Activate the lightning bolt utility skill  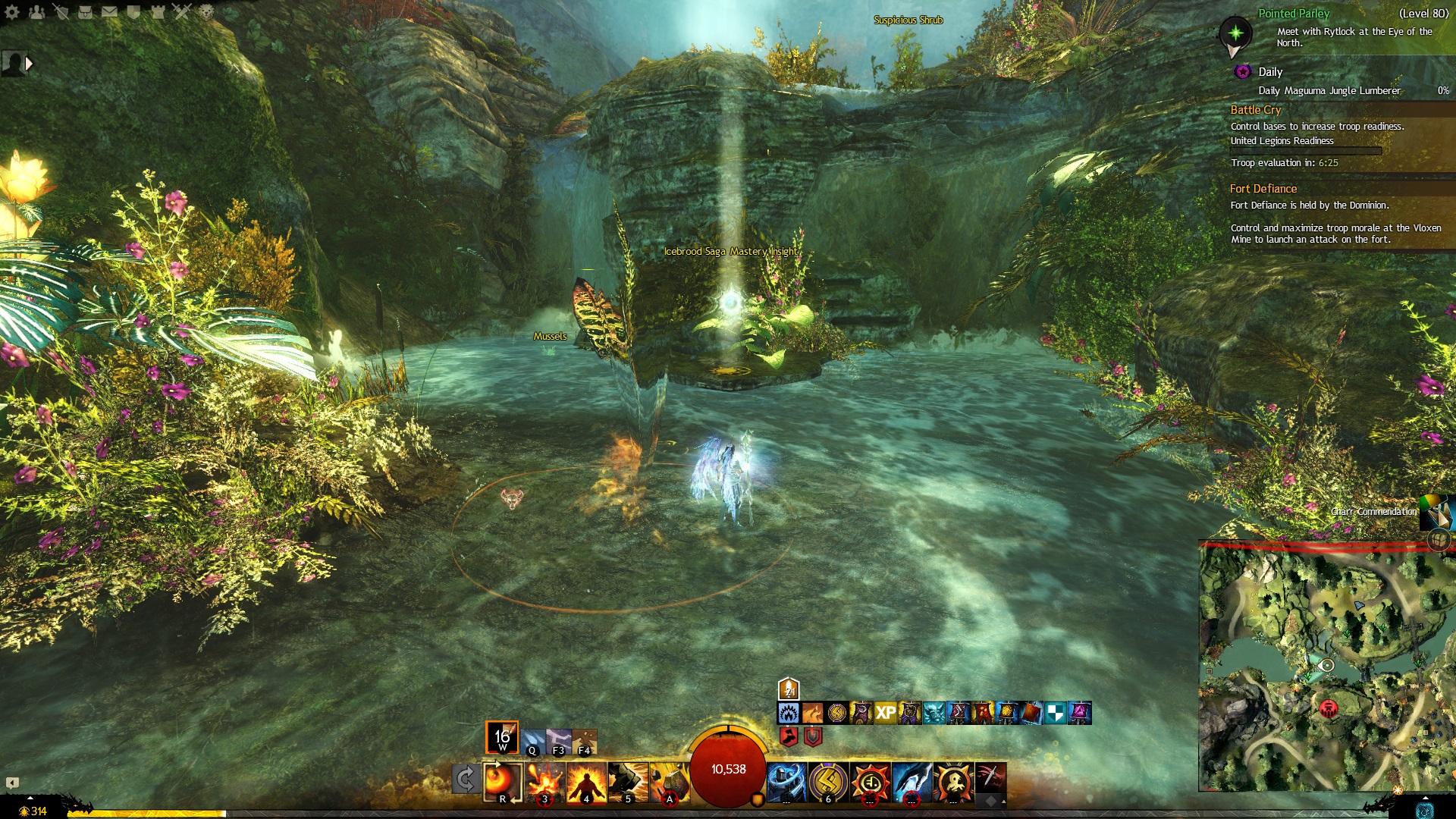[828, 781]
